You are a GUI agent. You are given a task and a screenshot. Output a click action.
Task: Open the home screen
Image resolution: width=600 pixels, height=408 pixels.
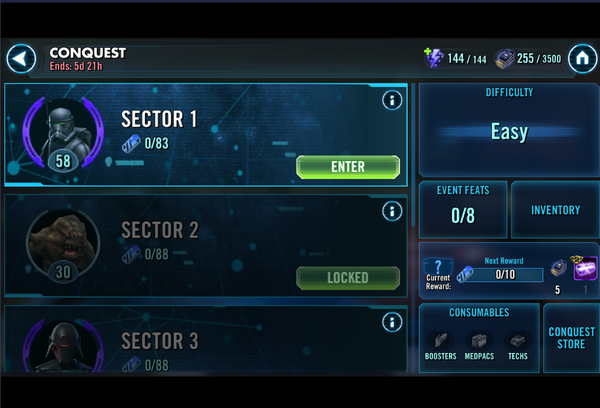point(581,59)
